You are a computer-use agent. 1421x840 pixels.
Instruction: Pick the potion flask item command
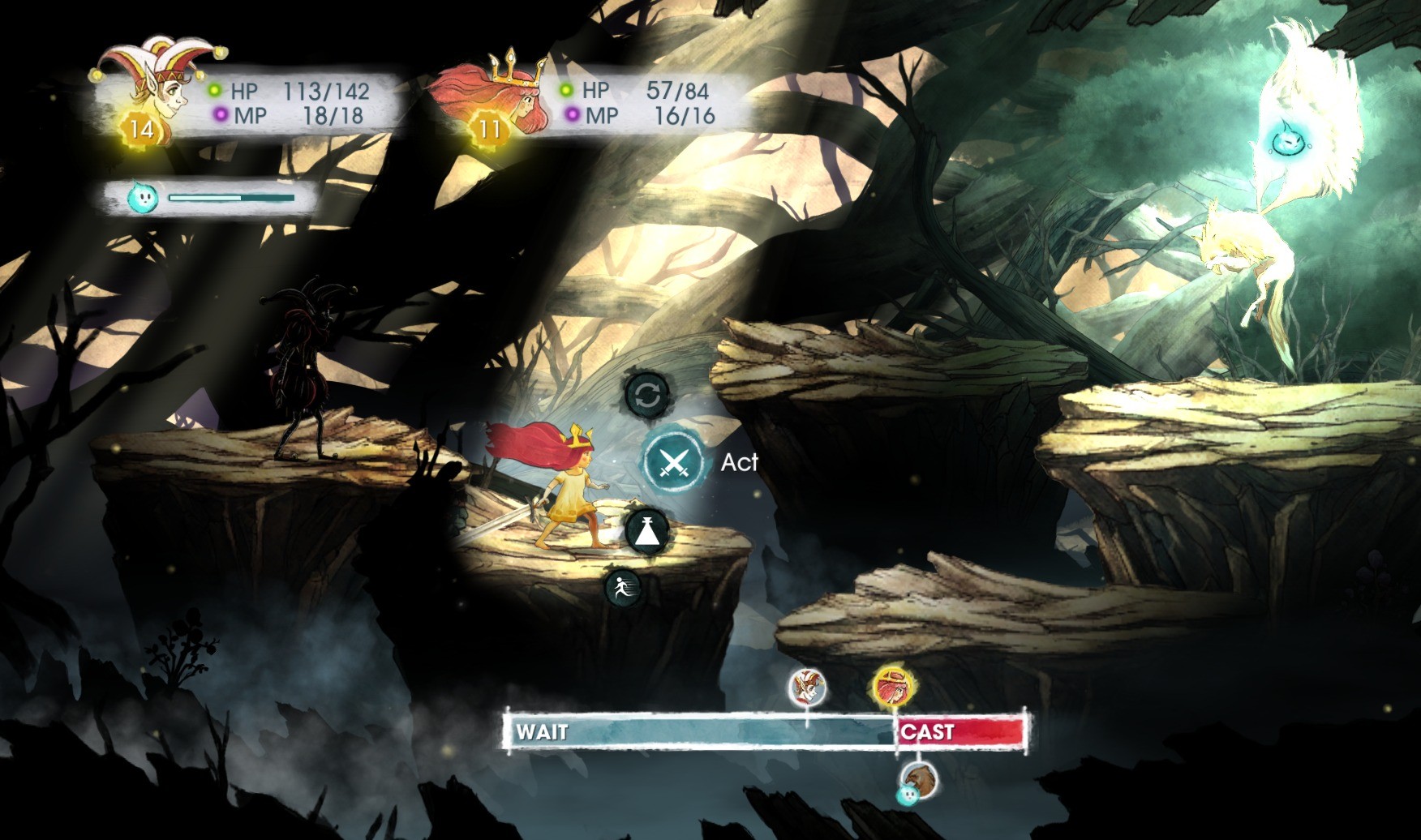(646, 531)
